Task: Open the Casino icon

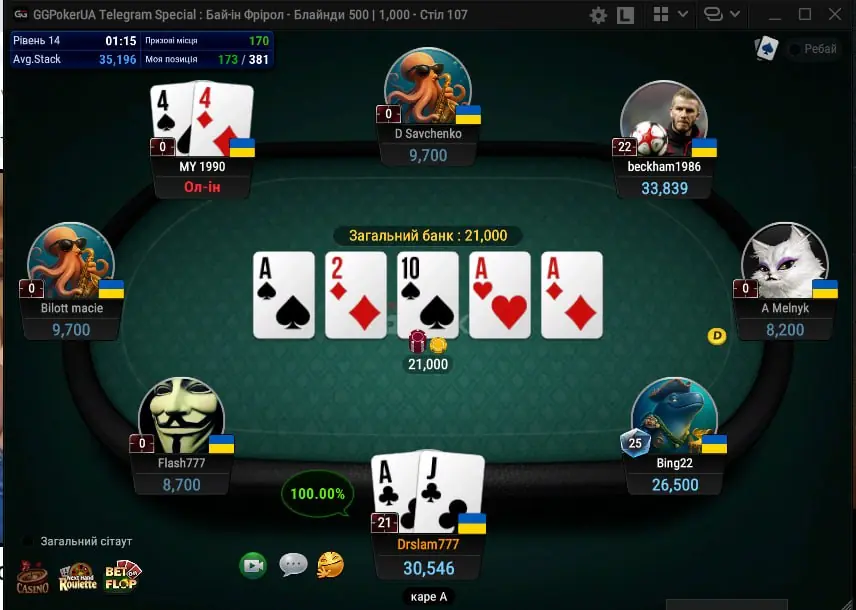Action: pyautogui.click(x=31, y=577)
